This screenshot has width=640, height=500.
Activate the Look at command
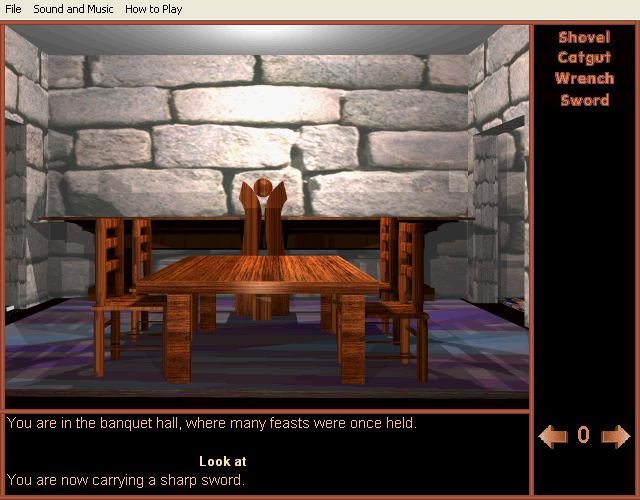point(223,462)
